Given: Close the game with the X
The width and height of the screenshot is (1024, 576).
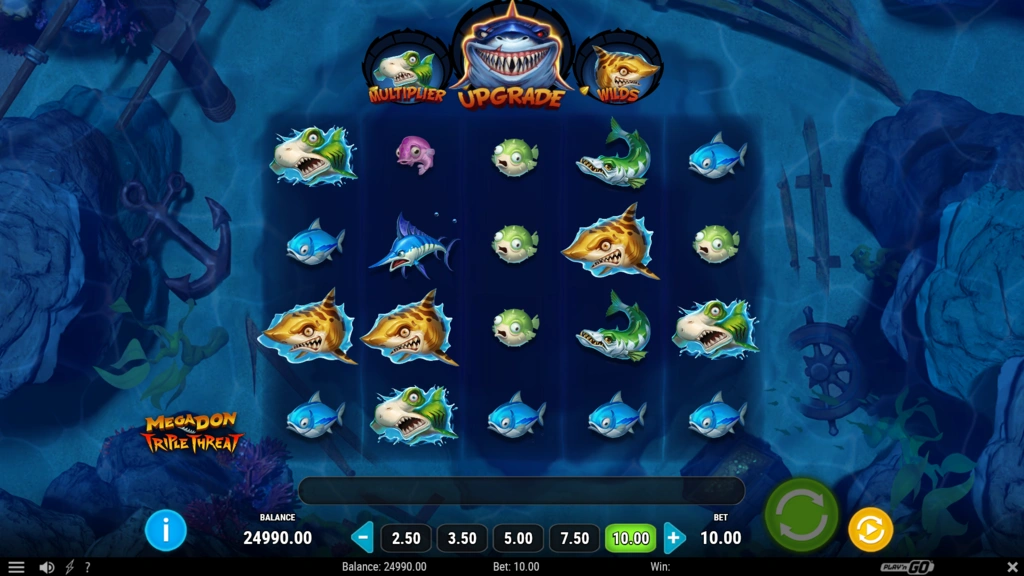Looking at the screenshot, I should pyautogui.click(x=1011, y=567).
